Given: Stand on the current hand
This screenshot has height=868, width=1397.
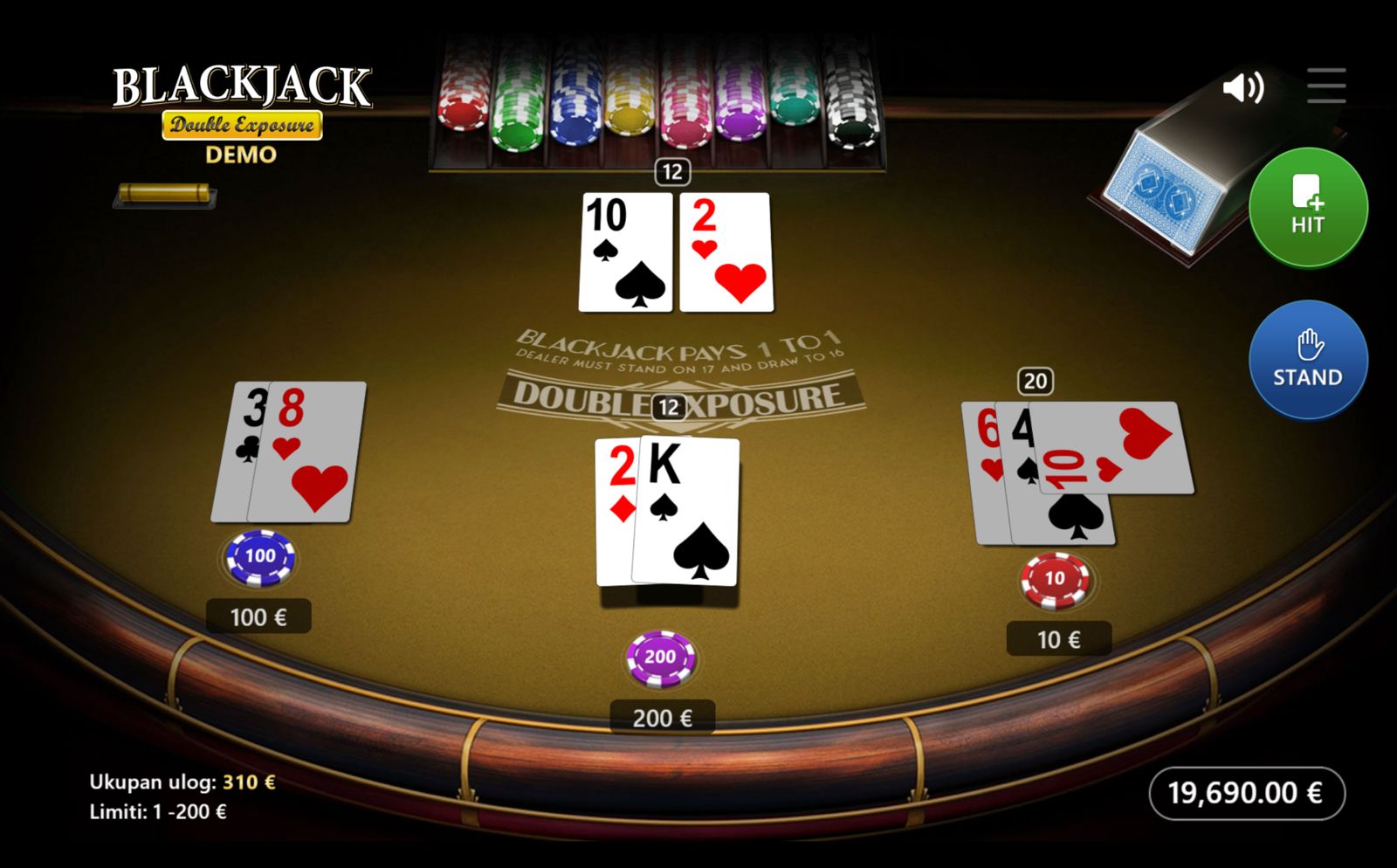Looking at the screenshot, I should pyautogui.click(x=1307, y=359).
